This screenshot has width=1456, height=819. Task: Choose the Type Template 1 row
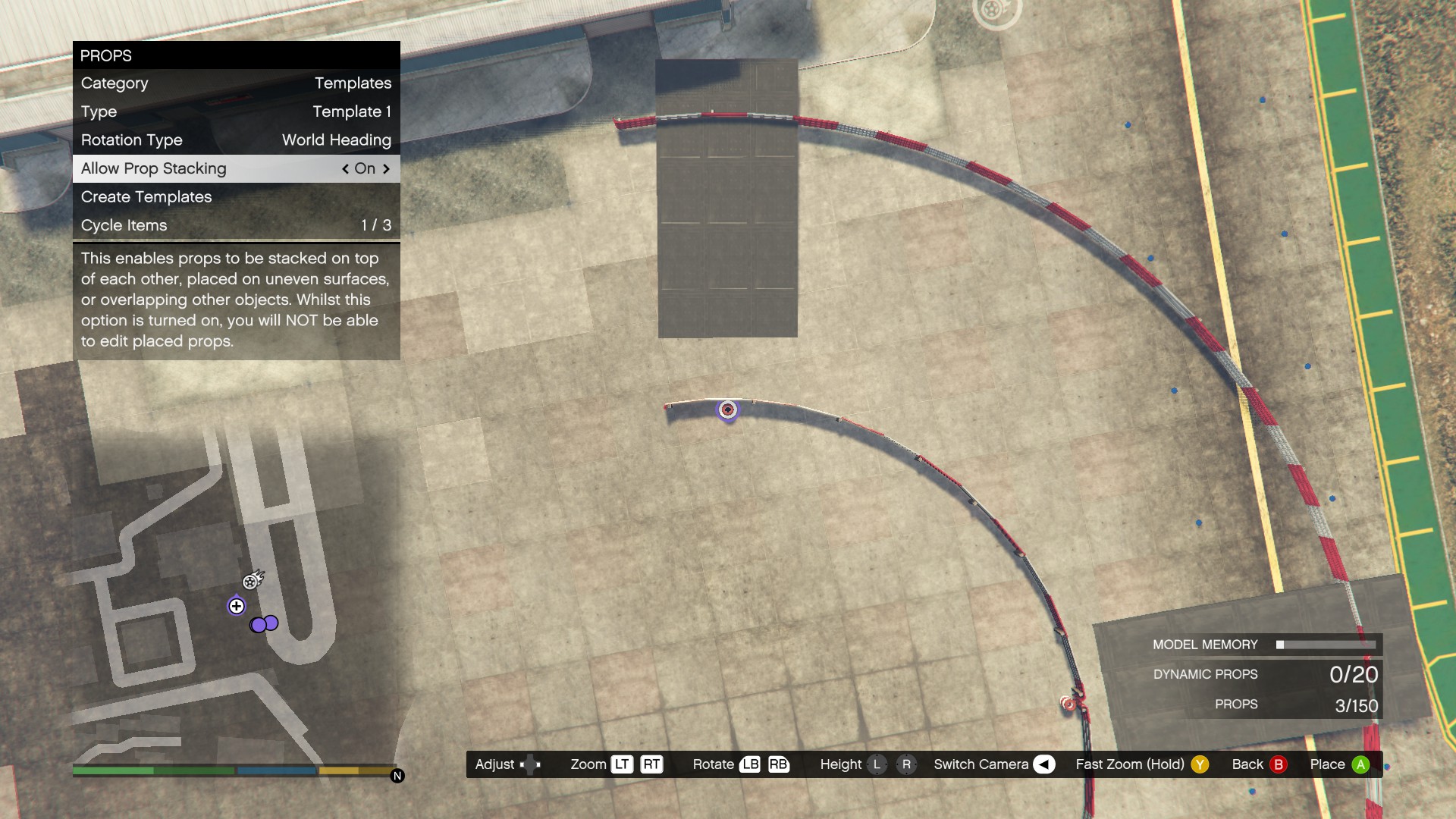236,111
